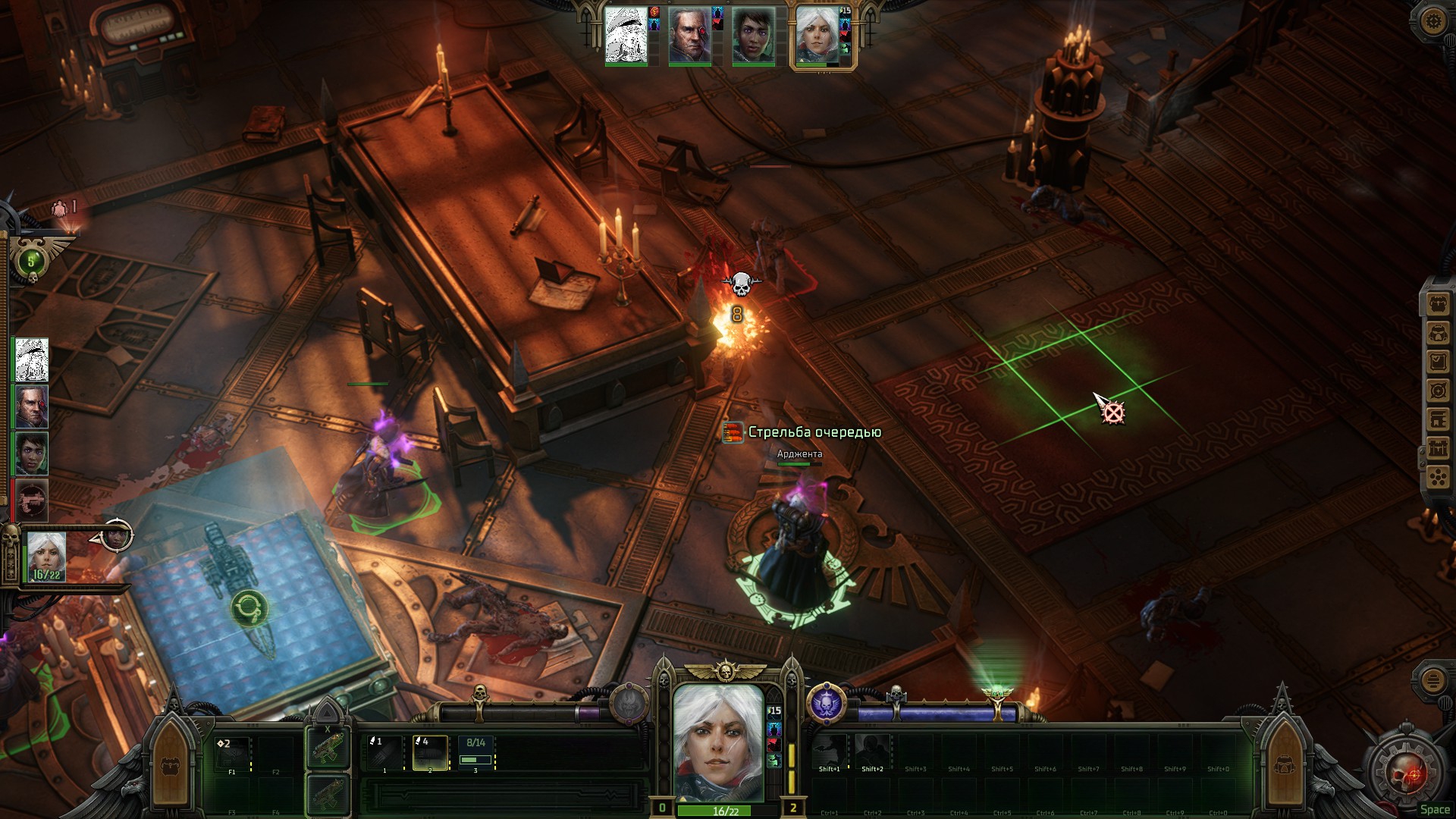
Task: Choose the dark-haired woman in the left party list
Action: pos(32,453)
